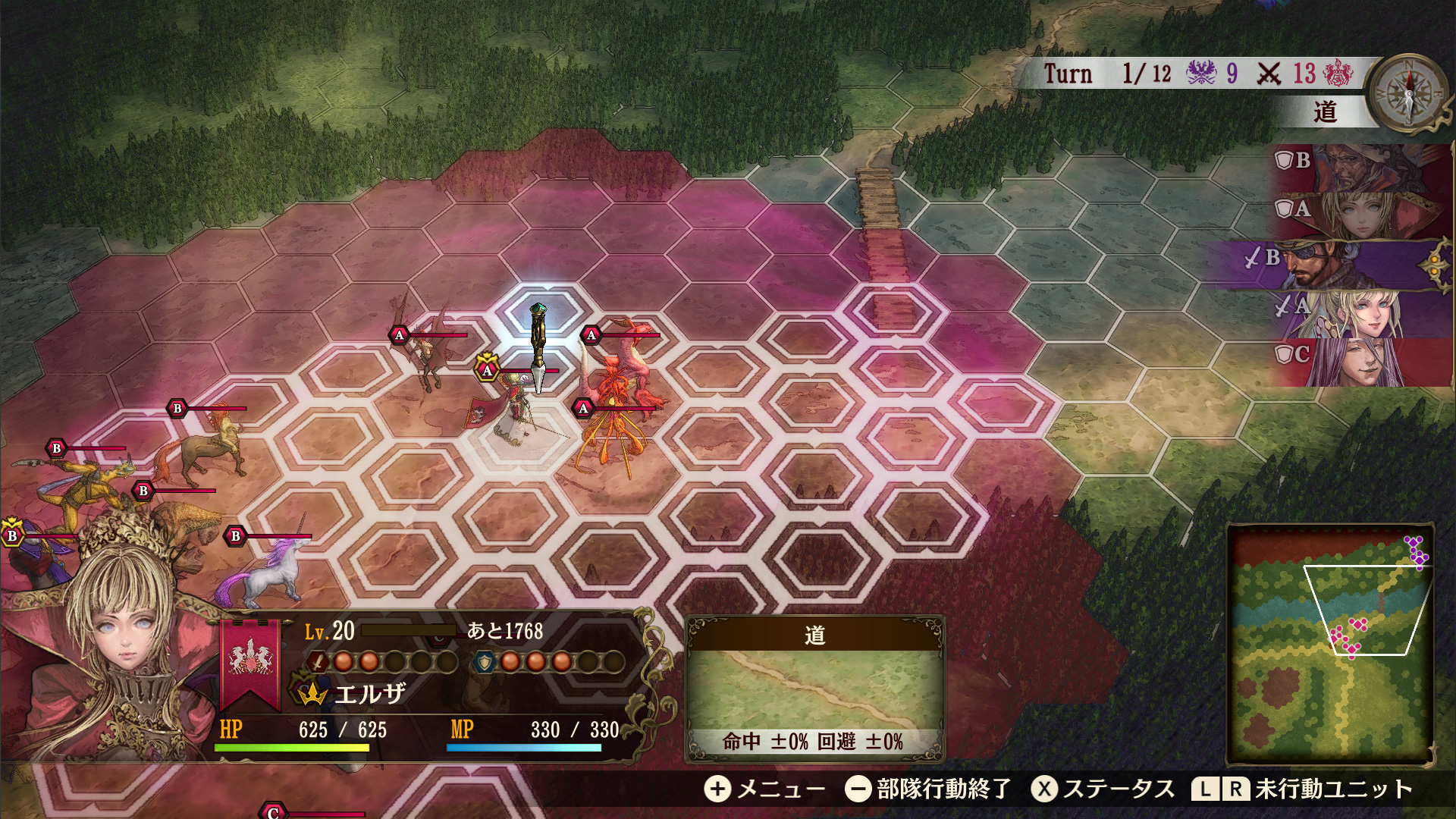Viewport: 1456px width, 819px height.
Task: Select Elsa's red unicorn banner emblem
Action: click(250, 660)
